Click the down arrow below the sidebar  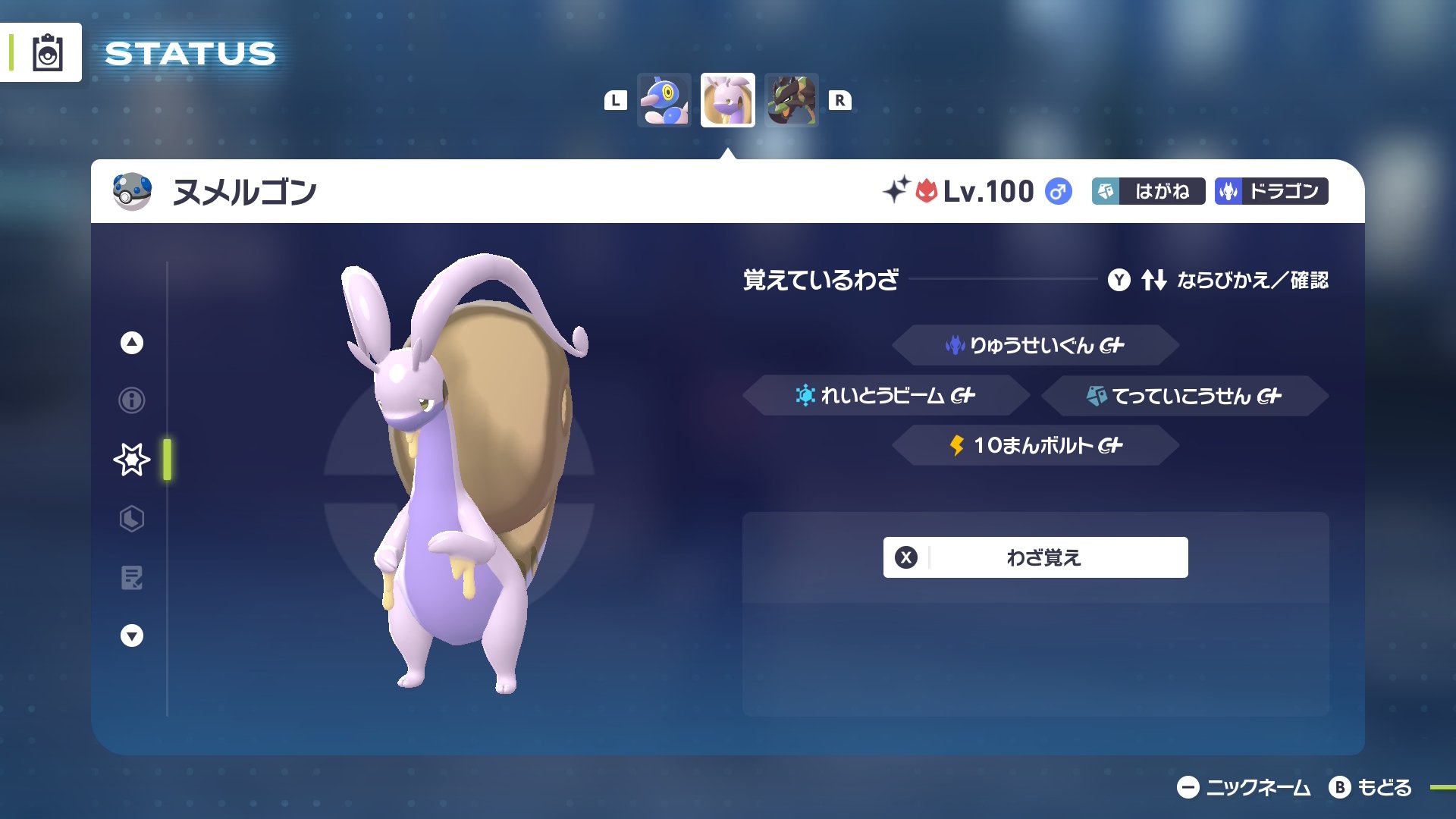[x=131, y=635]
